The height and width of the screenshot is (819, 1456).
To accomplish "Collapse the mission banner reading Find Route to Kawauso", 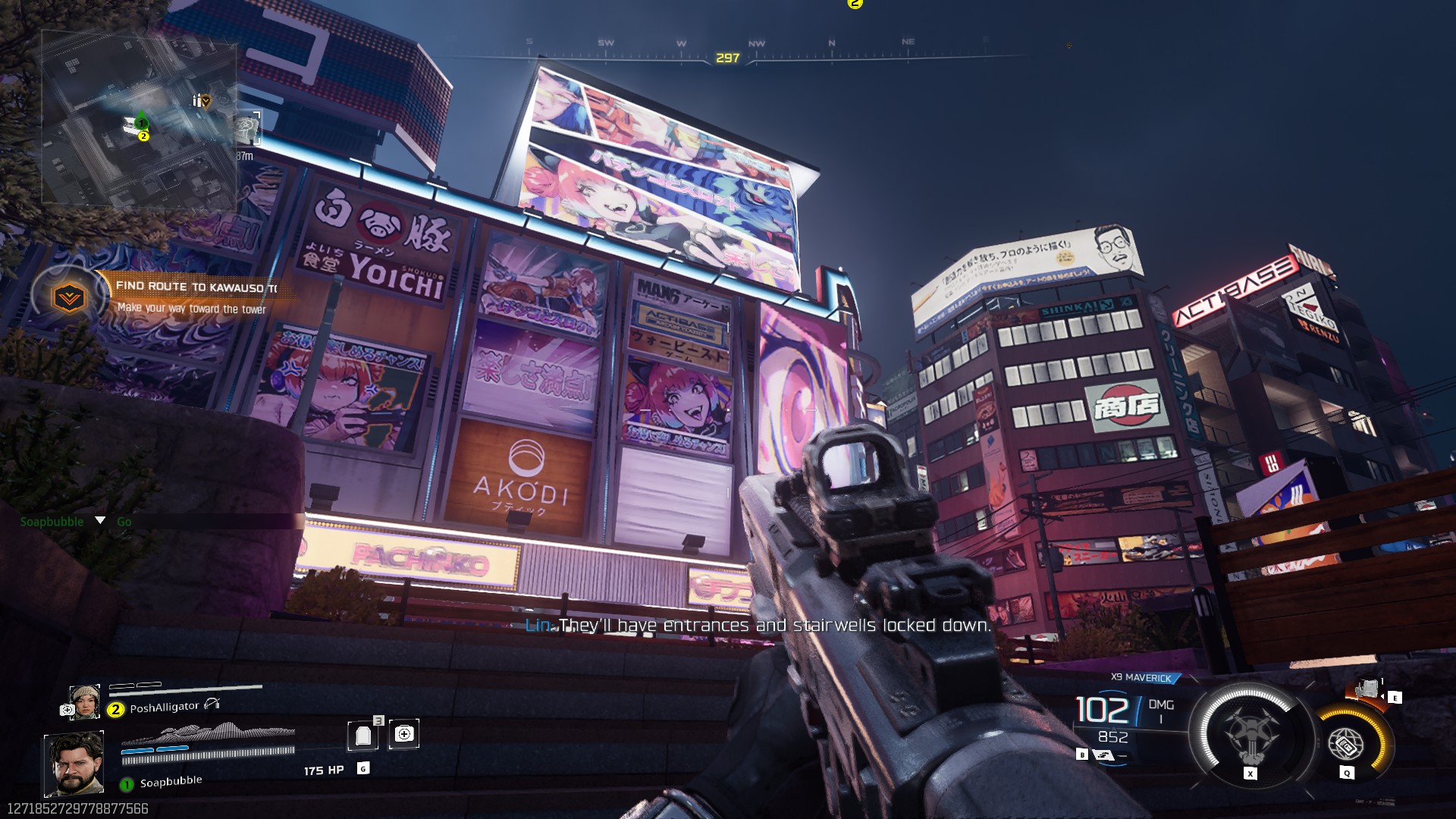I will [x=193, y=288].
